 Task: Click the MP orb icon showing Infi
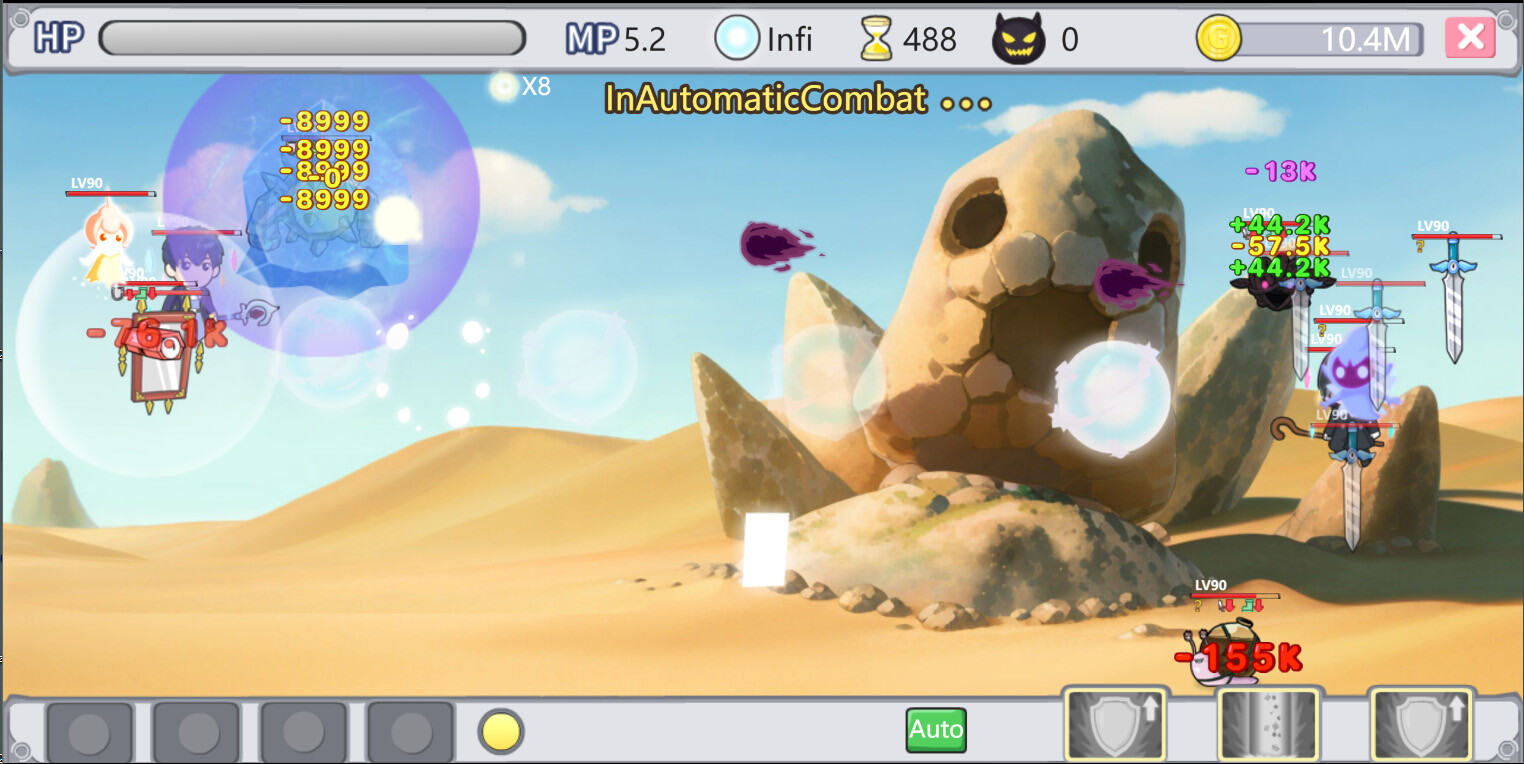(x=737, y=38)
